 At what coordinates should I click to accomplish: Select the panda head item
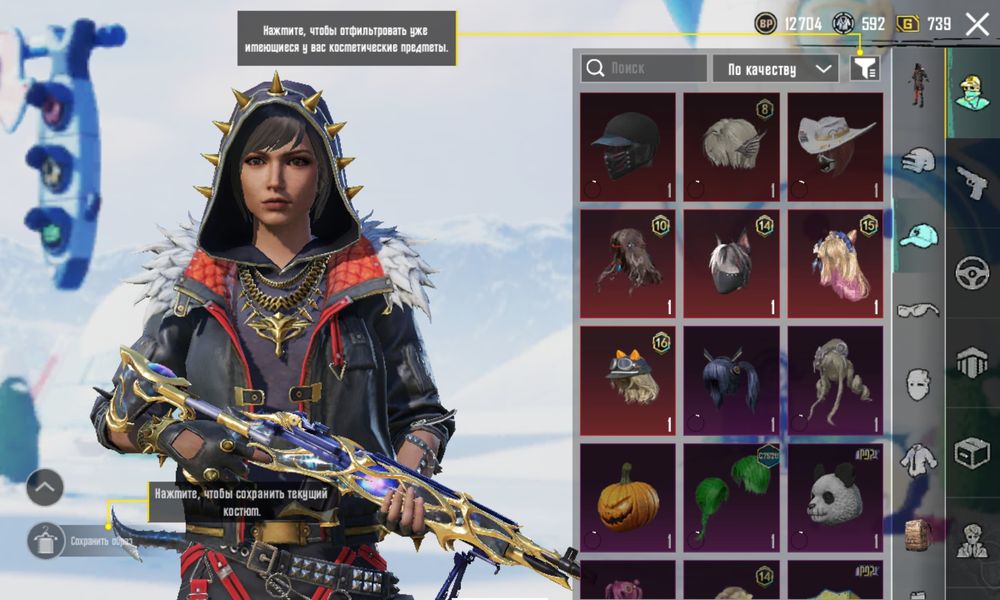(836, 496)
